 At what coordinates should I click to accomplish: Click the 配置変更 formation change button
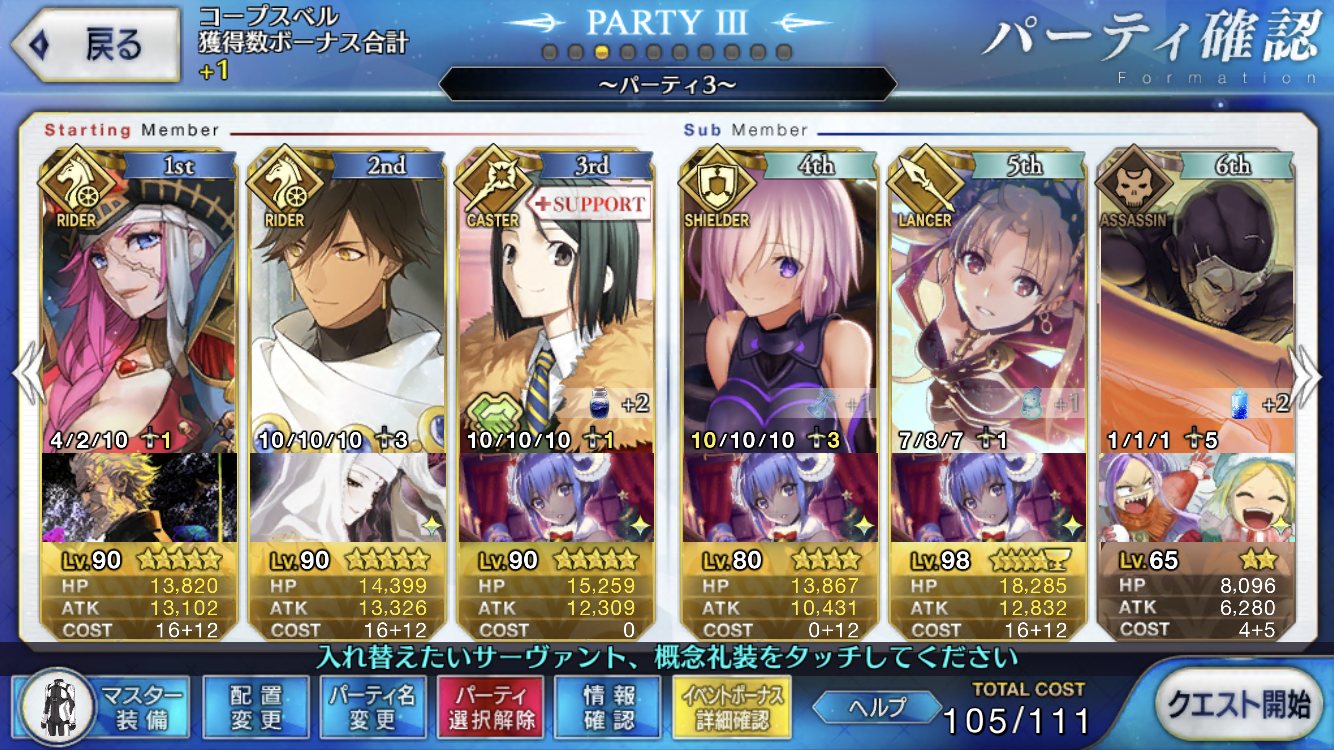tap(255, 707)
